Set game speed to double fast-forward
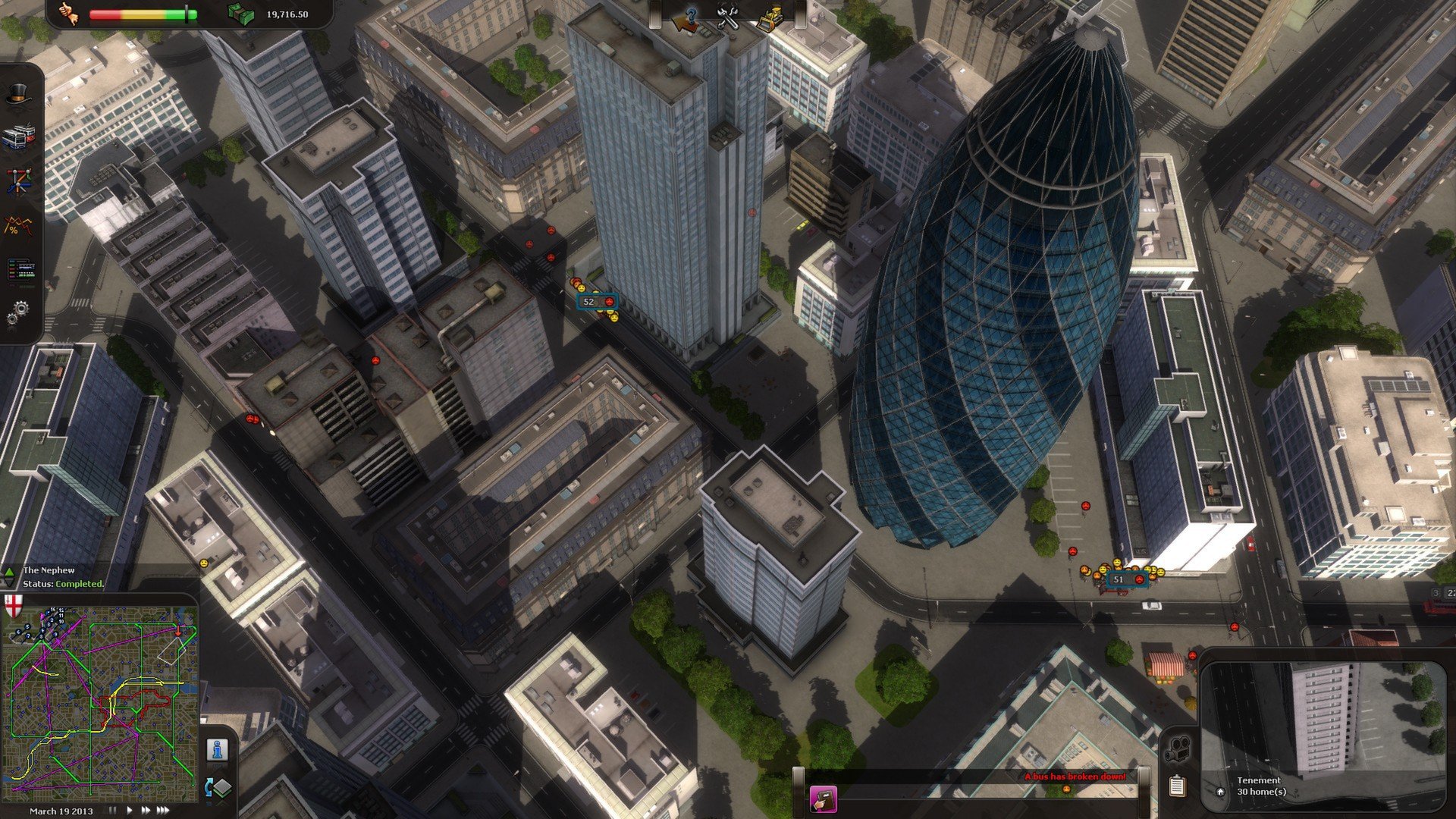 click(x=145, y=811)
